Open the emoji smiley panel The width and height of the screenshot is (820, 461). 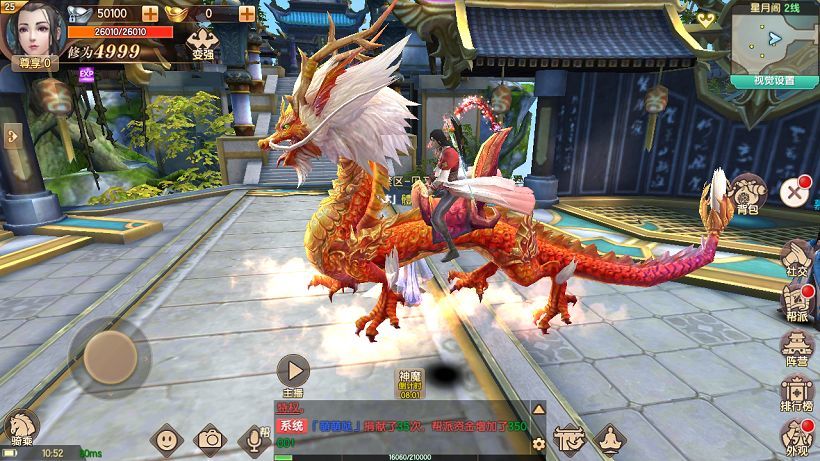click(x=166, y=438)
